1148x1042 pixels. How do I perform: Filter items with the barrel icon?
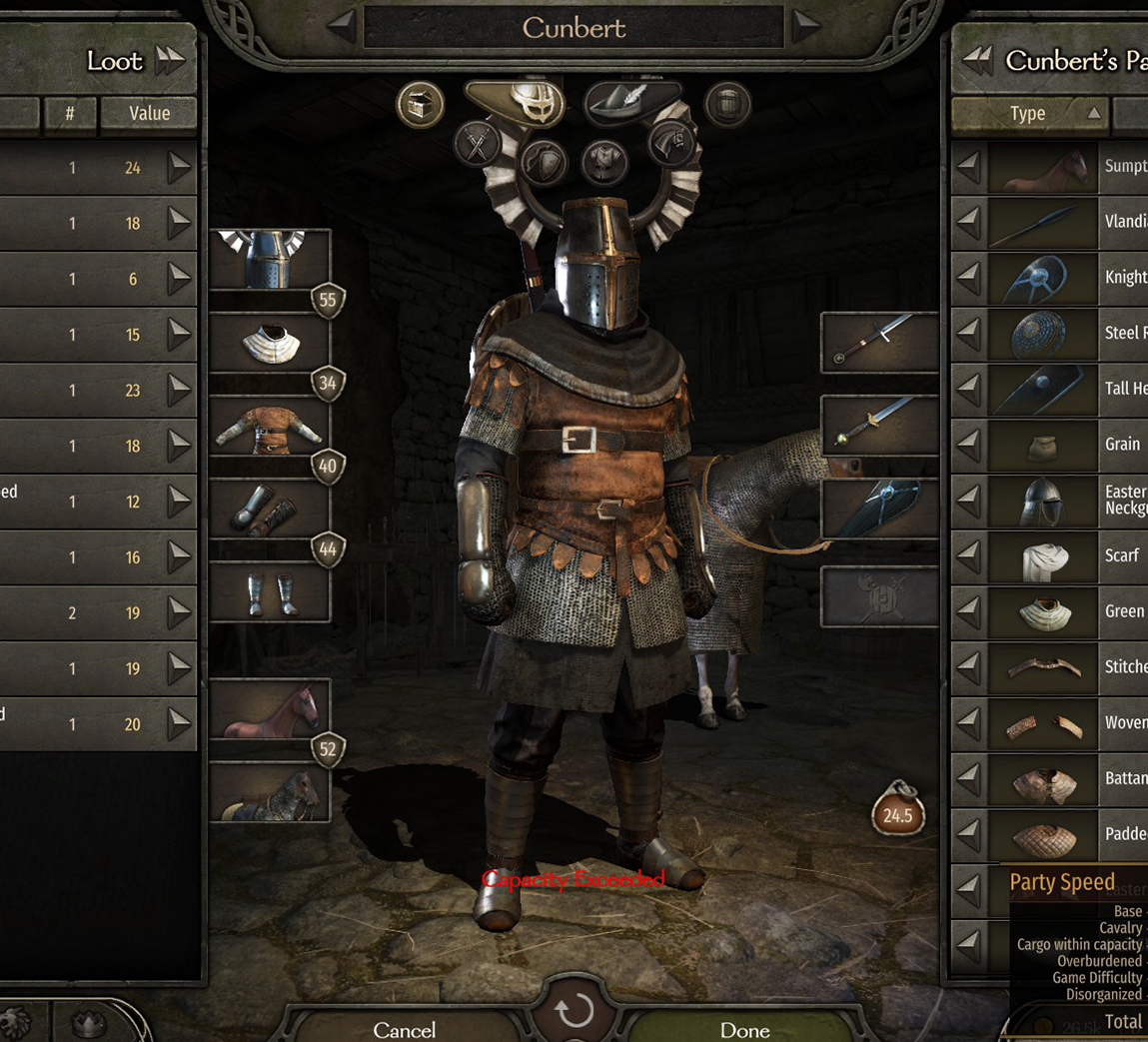726,104
